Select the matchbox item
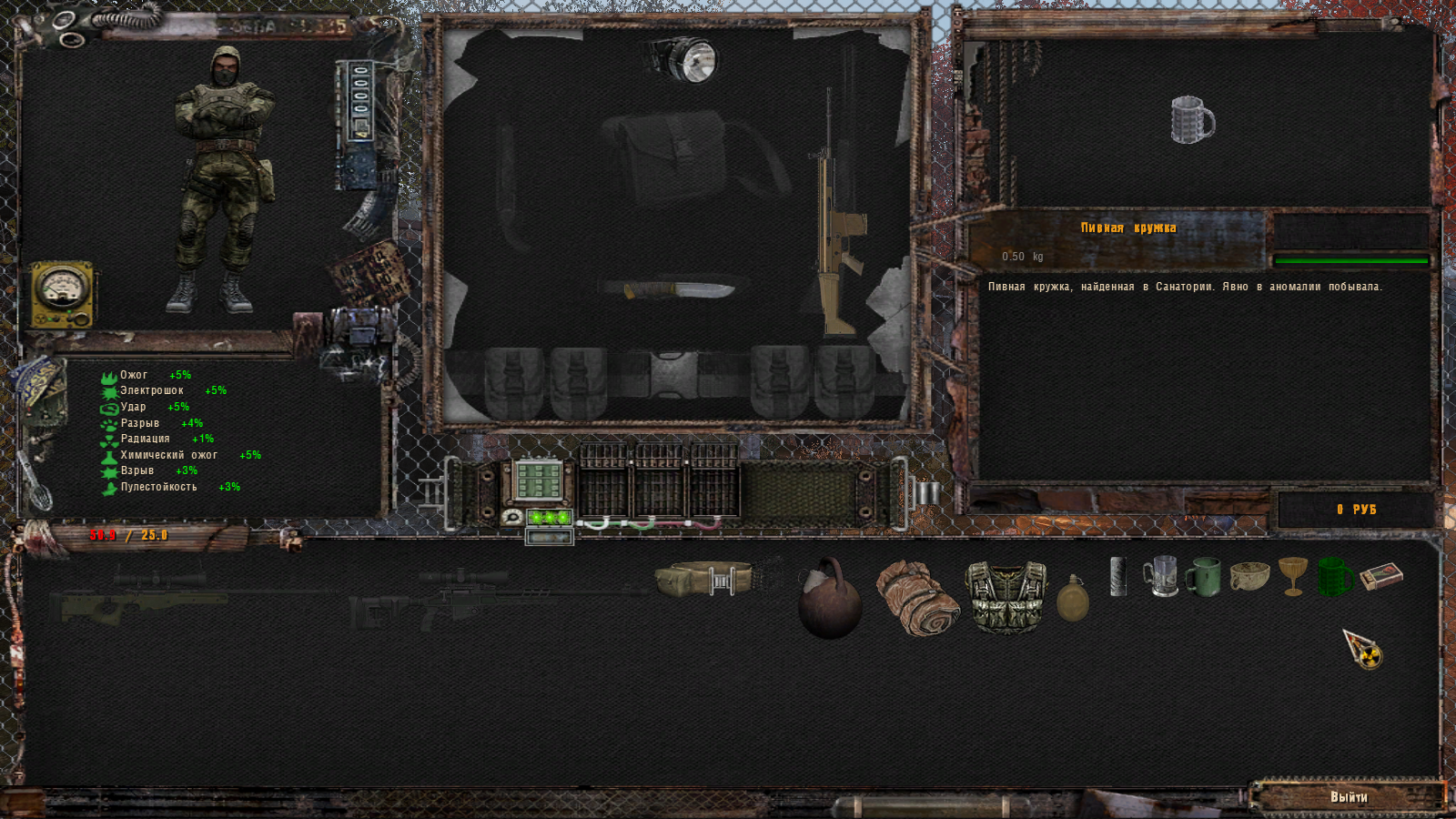Viewport: 1456px width, 819px height. [x=1380, y=576]
